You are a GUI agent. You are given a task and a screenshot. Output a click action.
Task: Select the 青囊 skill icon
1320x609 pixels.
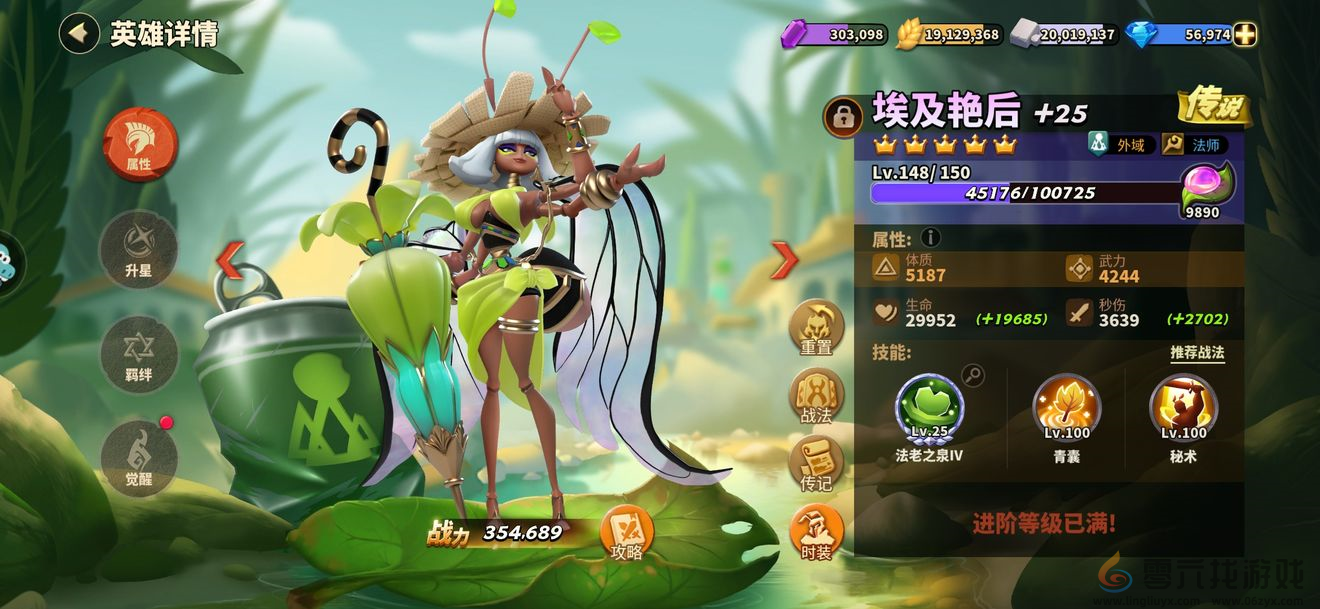pos(1066,408)
